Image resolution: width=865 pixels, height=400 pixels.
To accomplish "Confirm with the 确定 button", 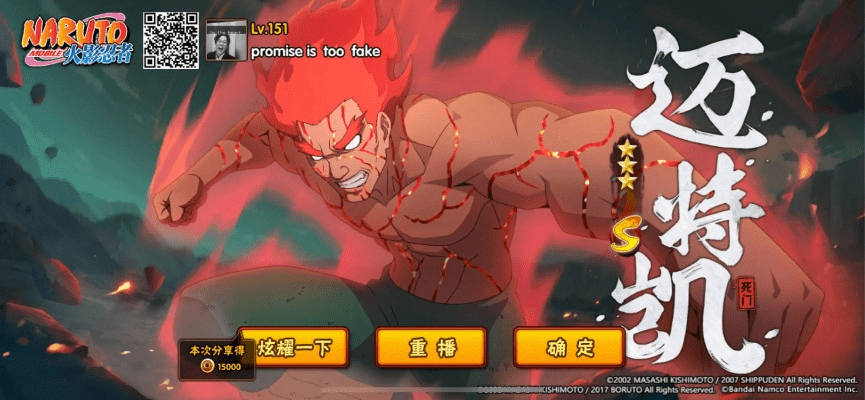I will coord(569,348).
